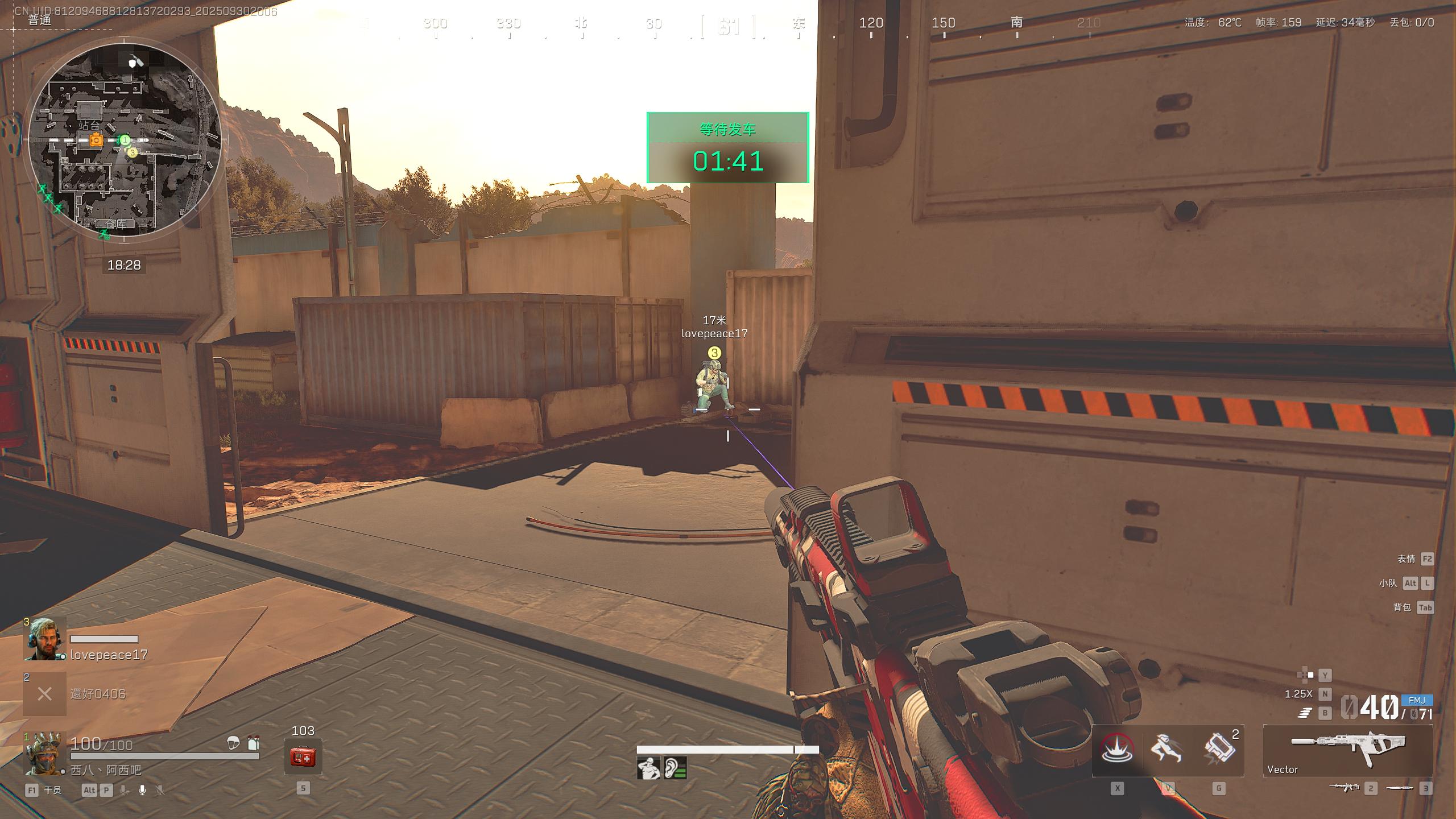The width and height of the screenshot is (1456, 819).
Task: Select your own operator portrait
Action: pos(44,754)
